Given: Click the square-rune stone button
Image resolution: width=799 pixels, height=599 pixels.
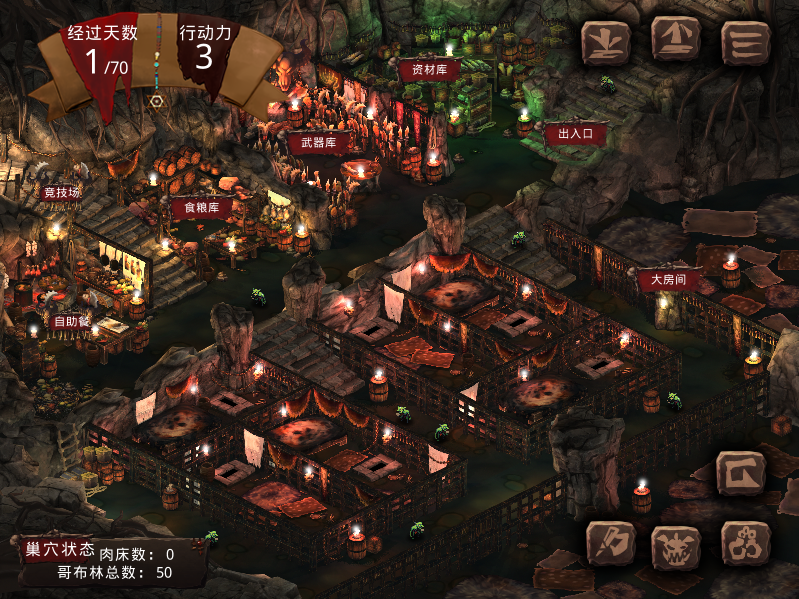Looking at the screenshot, I should 741,471.
